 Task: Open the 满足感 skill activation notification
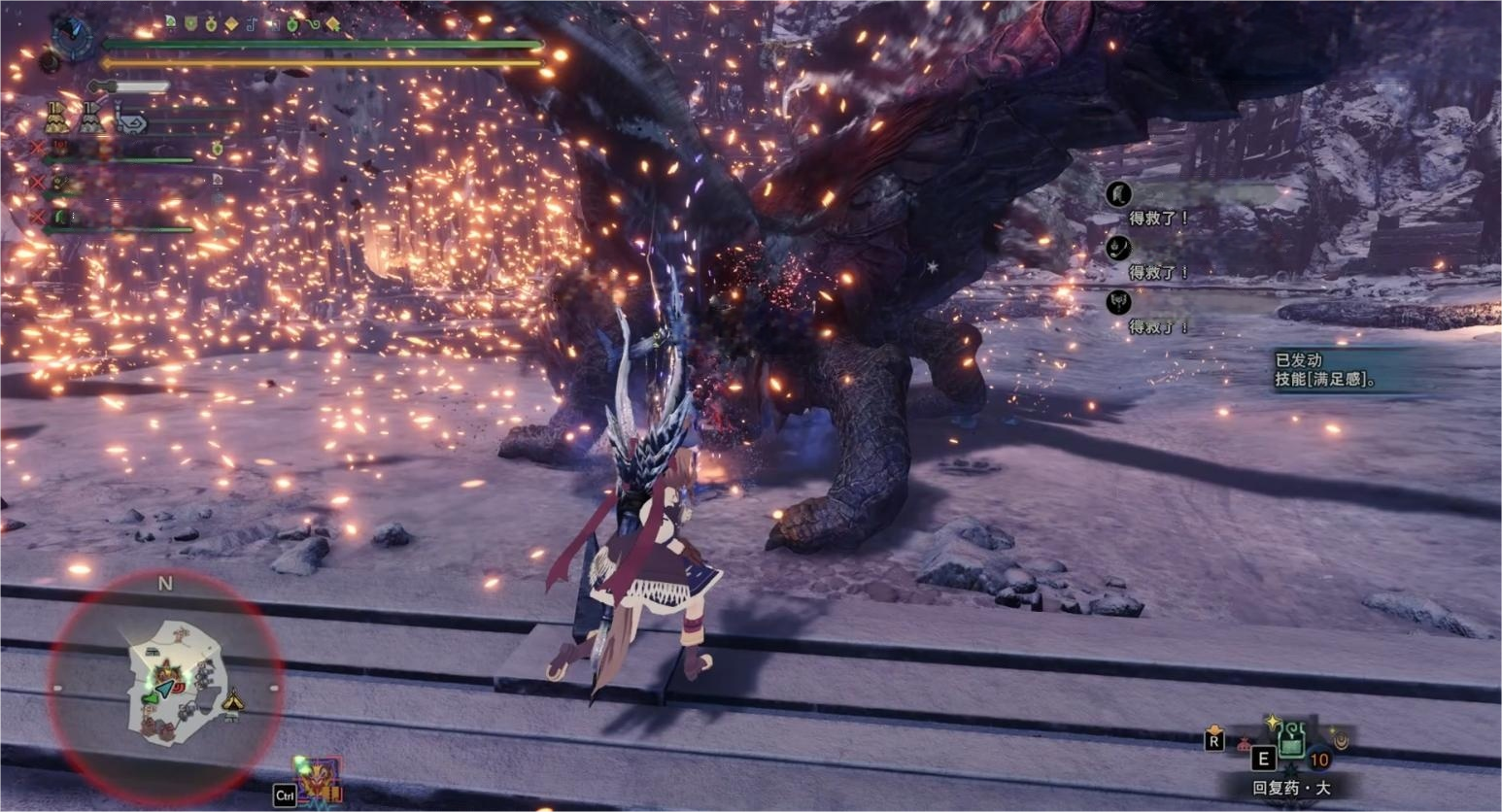[1327, 370]
